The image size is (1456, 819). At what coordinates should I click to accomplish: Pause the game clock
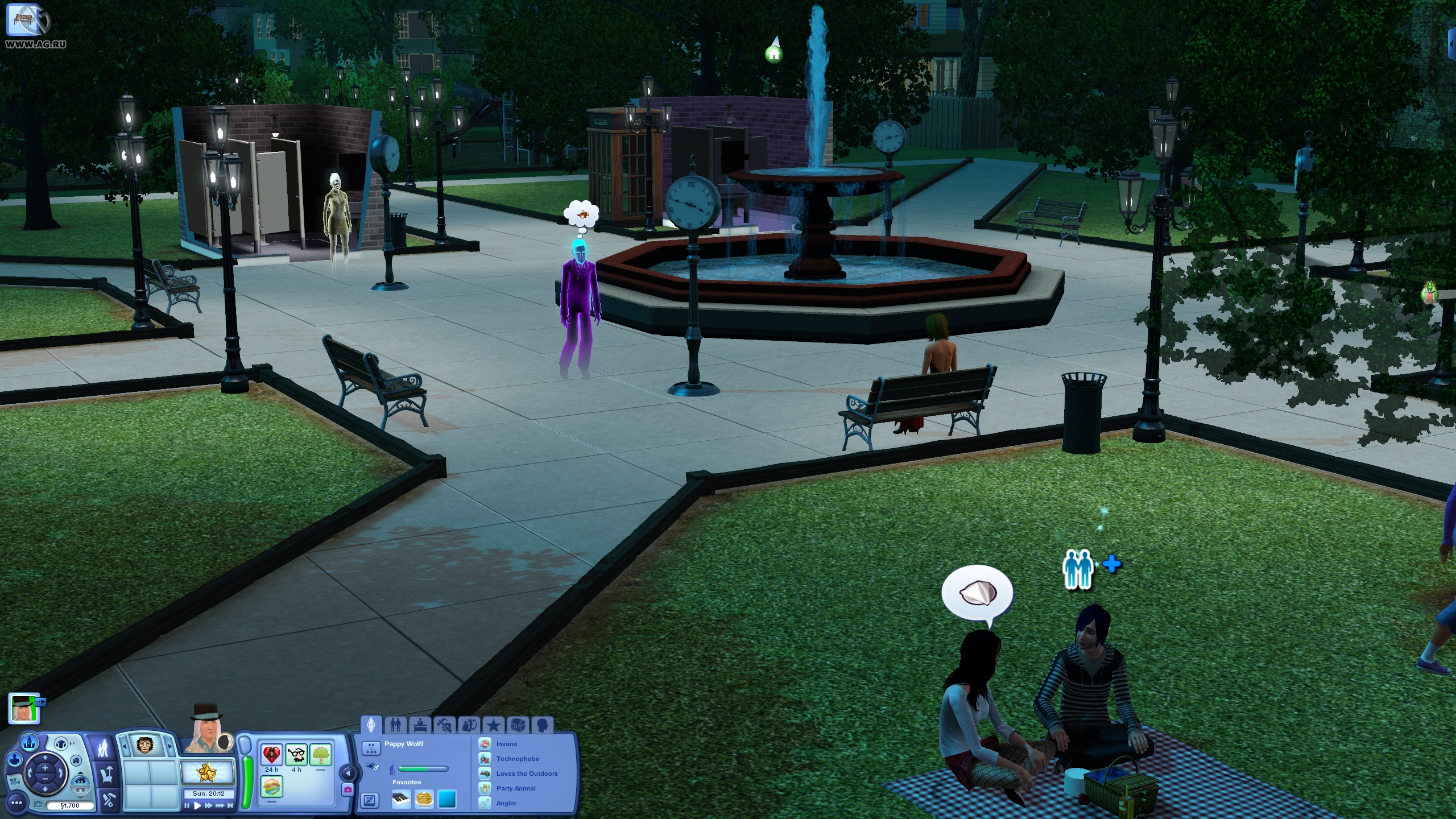coord(187,805)
